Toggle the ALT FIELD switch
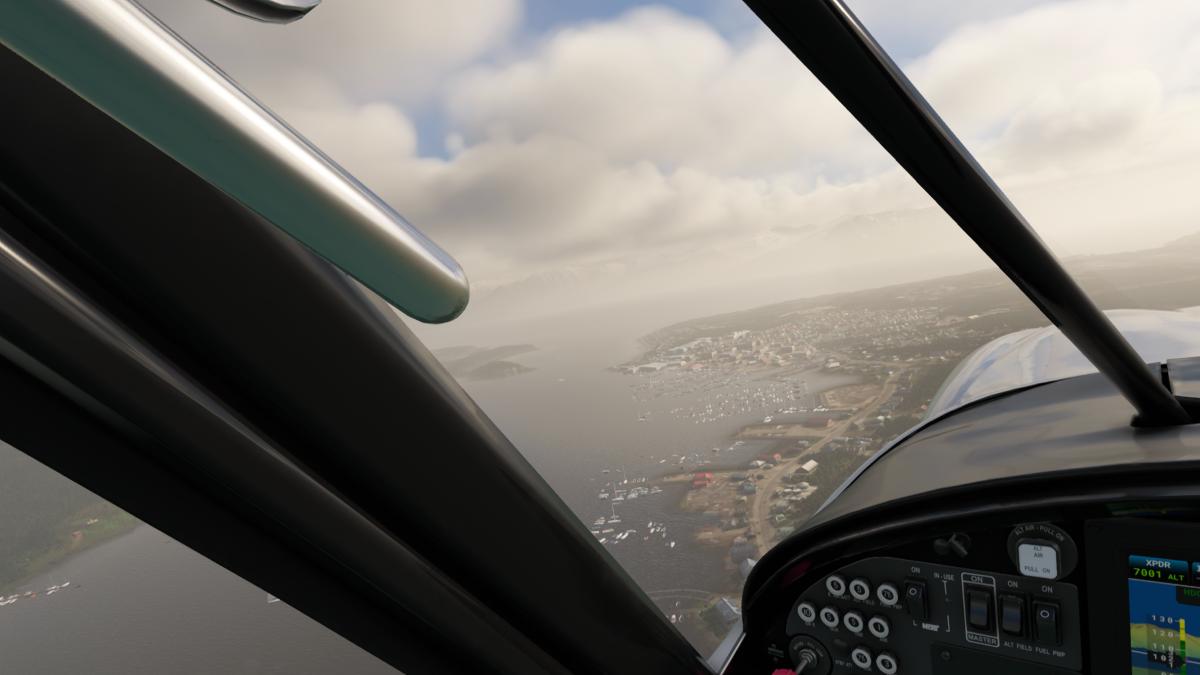Viewport: 1200px width, 675px height. [1013, 615]
